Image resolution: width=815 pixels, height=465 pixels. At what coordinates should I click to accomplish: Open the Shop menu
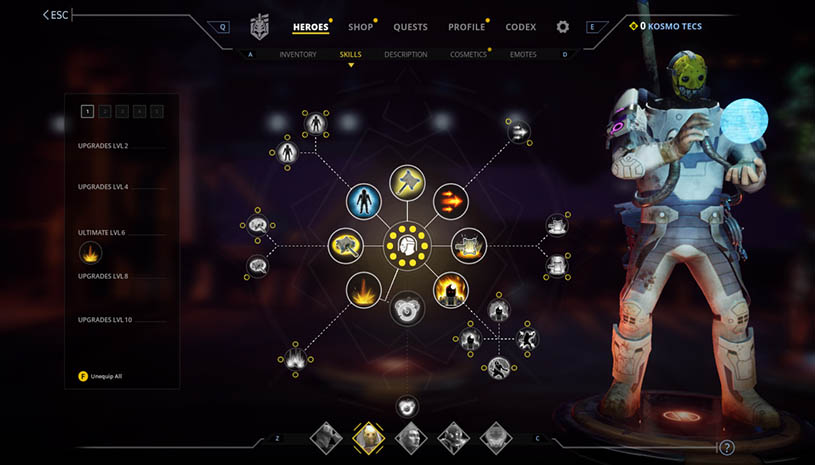pos(360,27)
